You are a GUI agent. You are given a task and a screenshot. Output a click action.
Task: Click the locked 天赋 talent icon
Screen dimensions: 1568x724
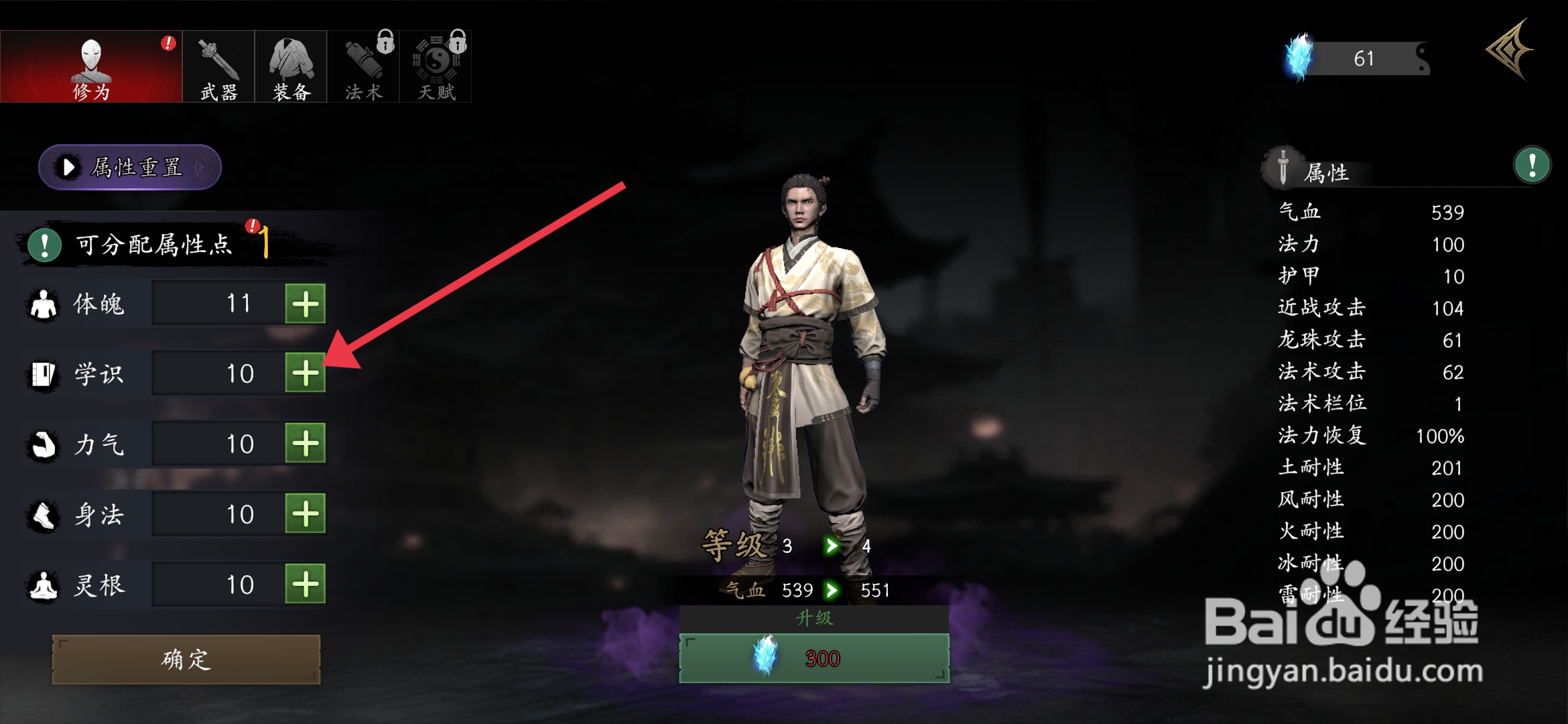coord(436,65)
